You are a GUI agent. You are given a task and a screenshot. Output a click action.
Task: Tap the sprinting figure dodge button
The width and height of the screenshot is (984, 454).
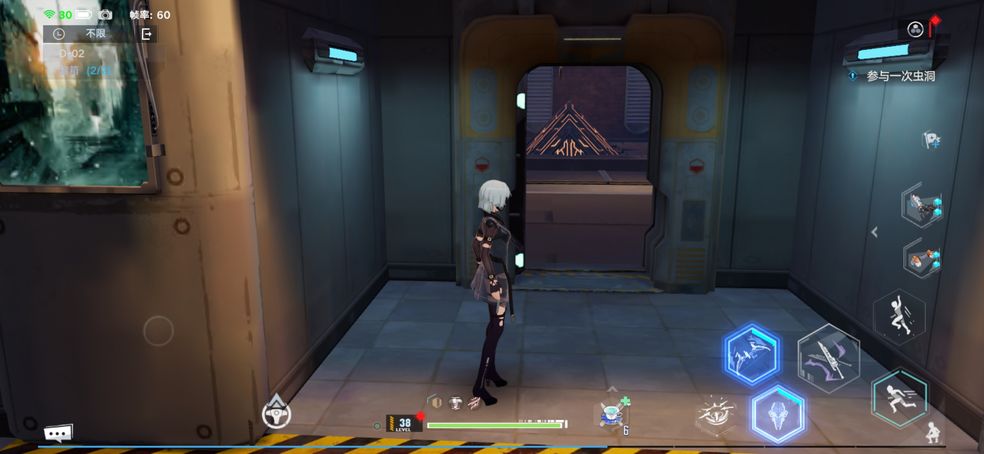(897, 397)
